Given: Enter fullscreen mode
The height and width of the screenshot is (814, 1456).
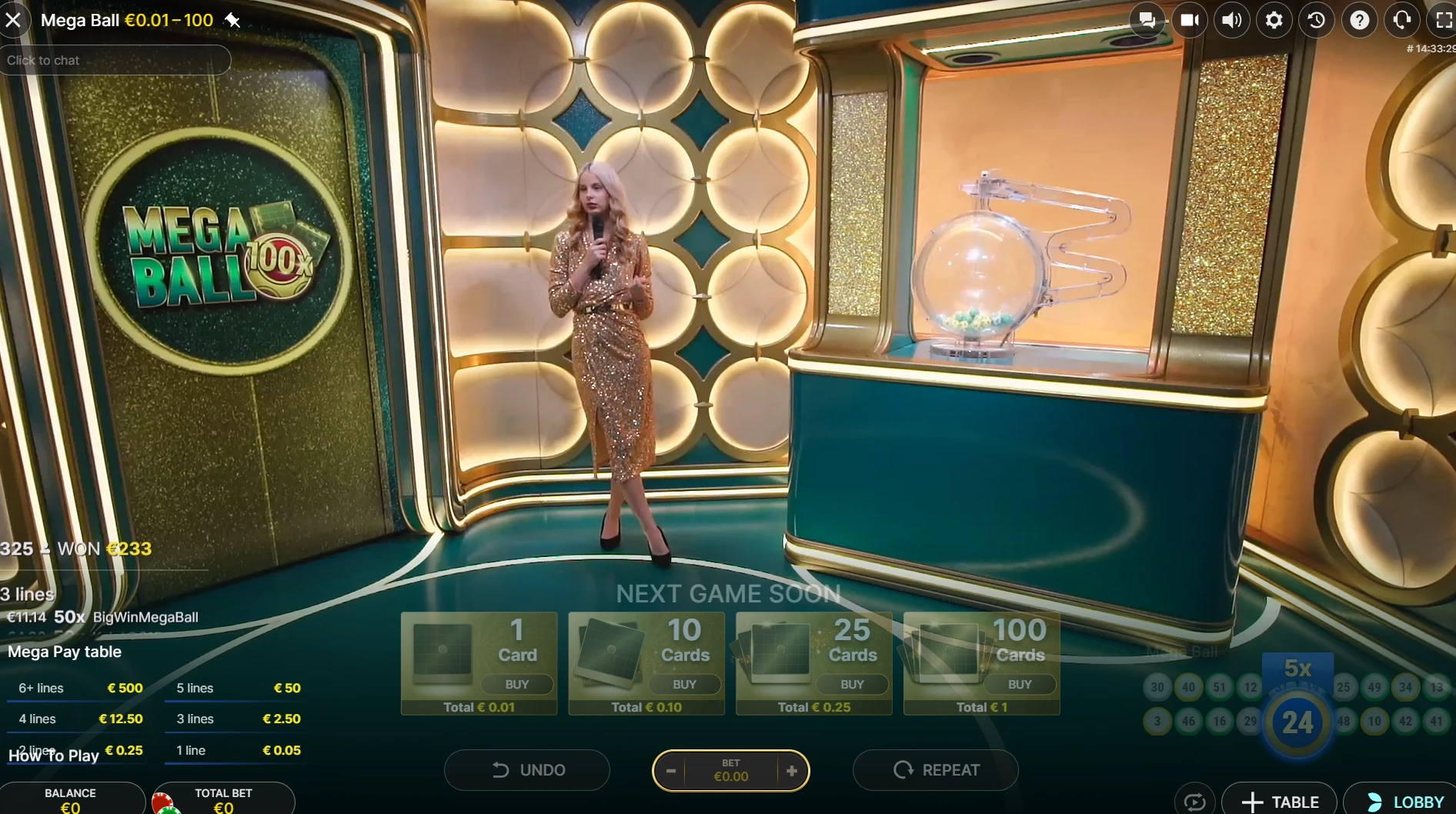Looking at the screenshot, I should (x=1444, y=20).
